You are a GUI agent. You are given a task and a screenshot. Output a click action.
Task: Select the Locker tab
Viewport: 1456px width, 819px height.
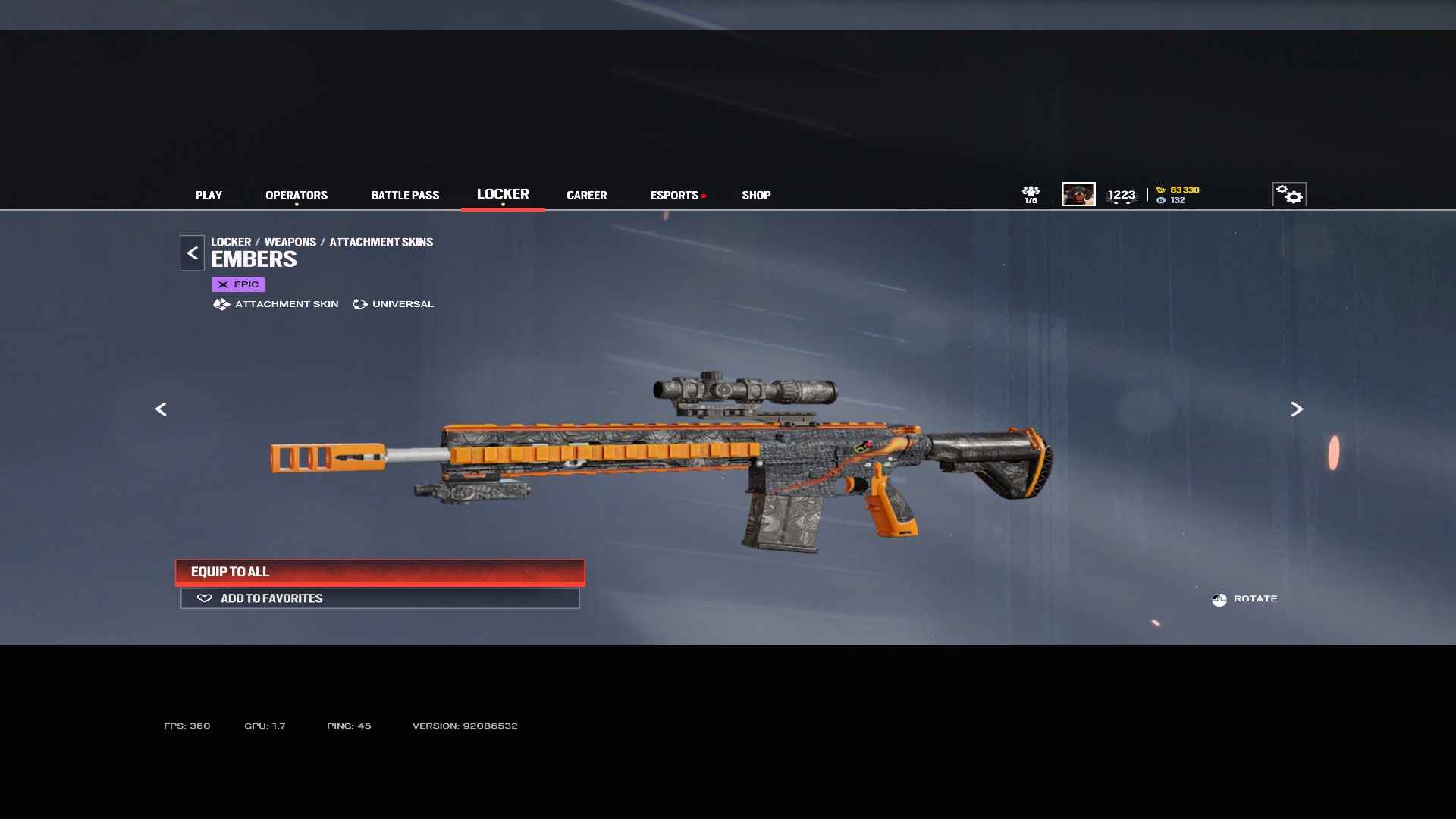503,194
